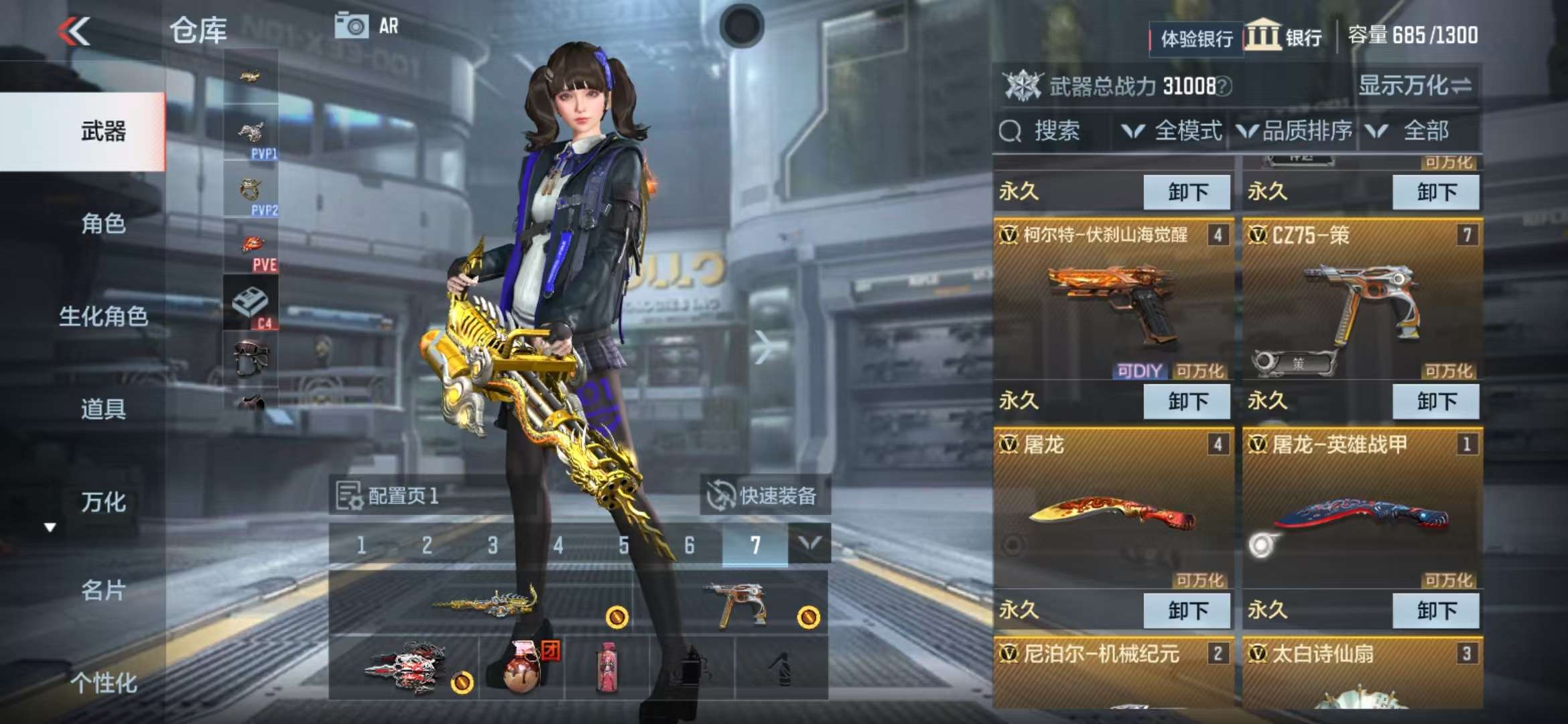
Task: Open the 配置页1 loadout page selector
Action: pos(389,496)
